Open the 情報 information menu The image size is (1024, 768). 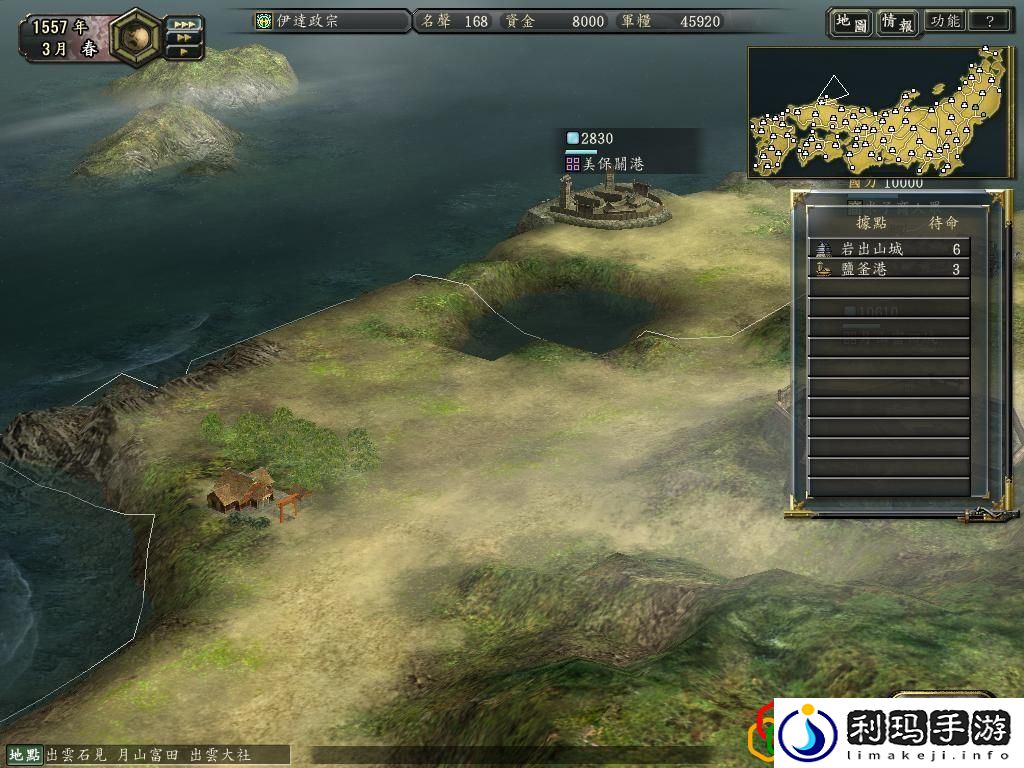point(897,22)
